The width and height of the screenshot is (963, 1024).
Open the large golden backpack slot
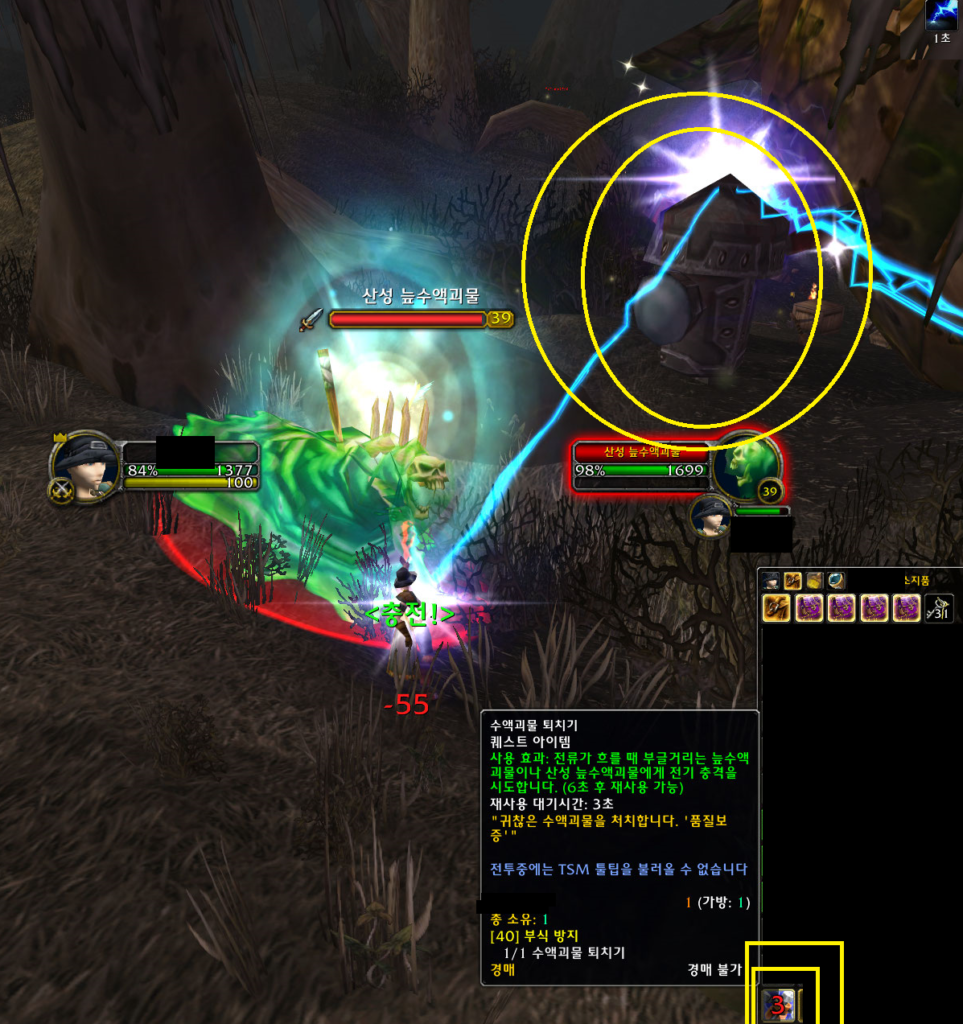tap(777, 608)
